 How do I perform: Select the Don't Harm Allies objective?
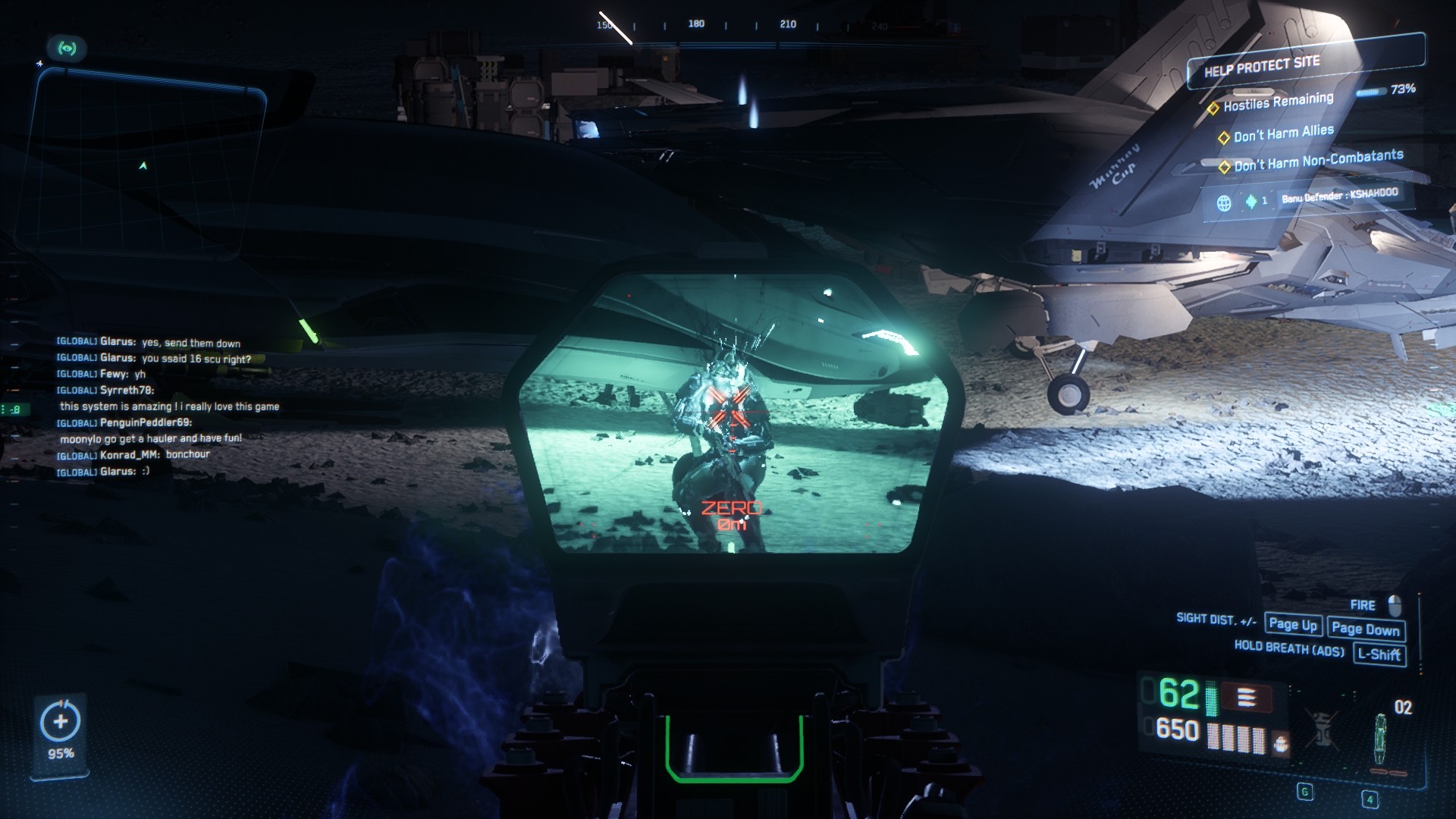coord(1283,133)
